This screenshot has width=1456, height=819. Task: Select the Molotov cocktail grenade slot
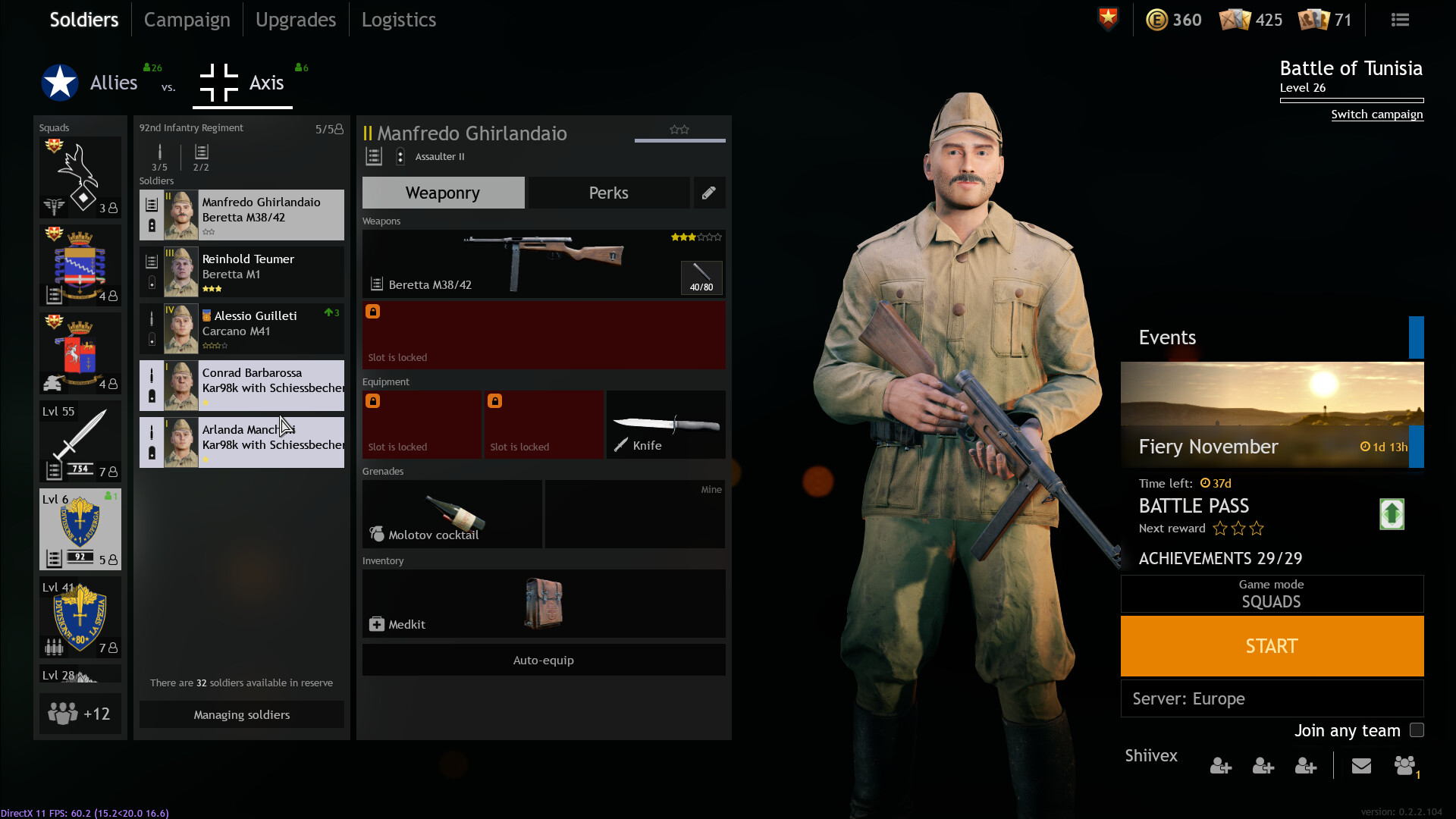point(452,514)
